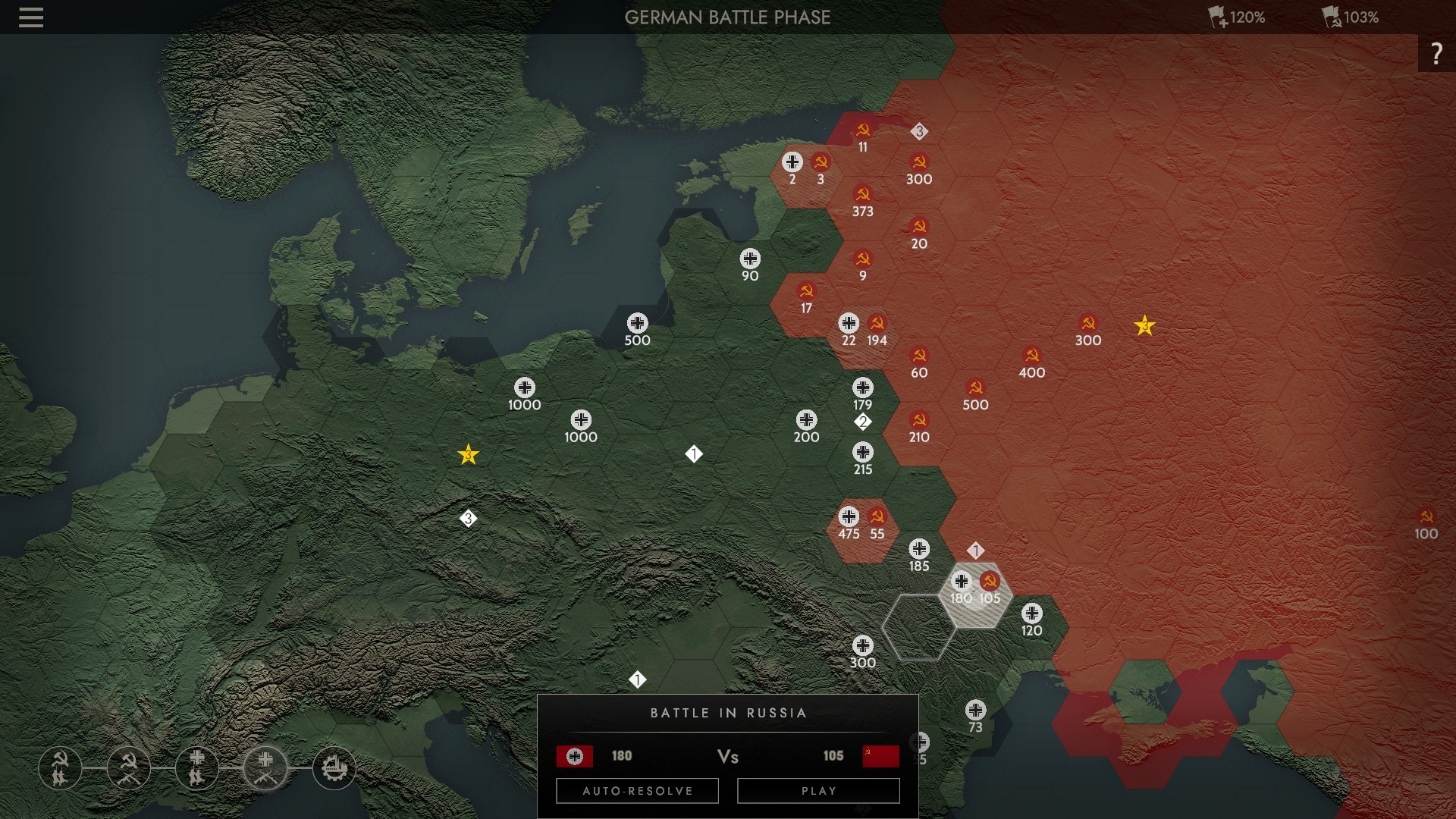The width and height of the screenshot is (1456, 819).
Task: Open the question mark help panel
Action: [x=1436, y=54]
